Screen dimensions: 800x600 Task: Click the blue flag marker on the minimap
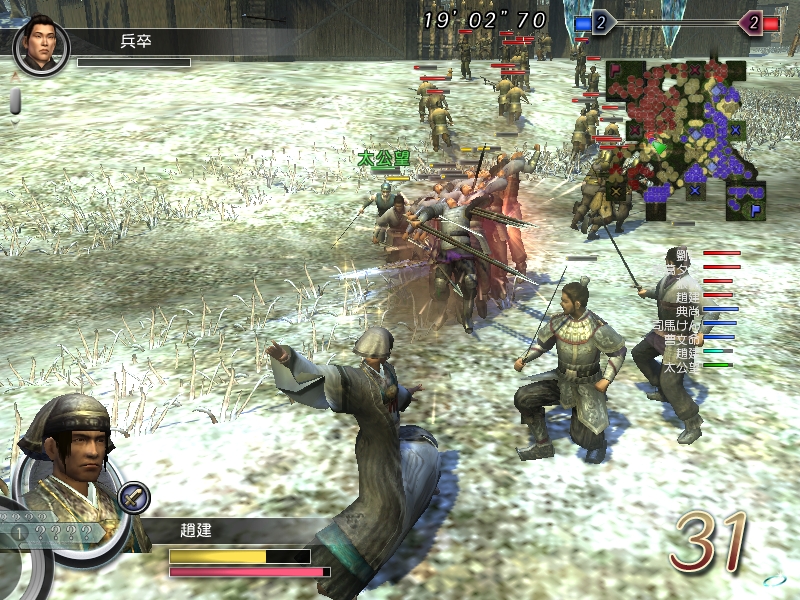coord(756,210)
